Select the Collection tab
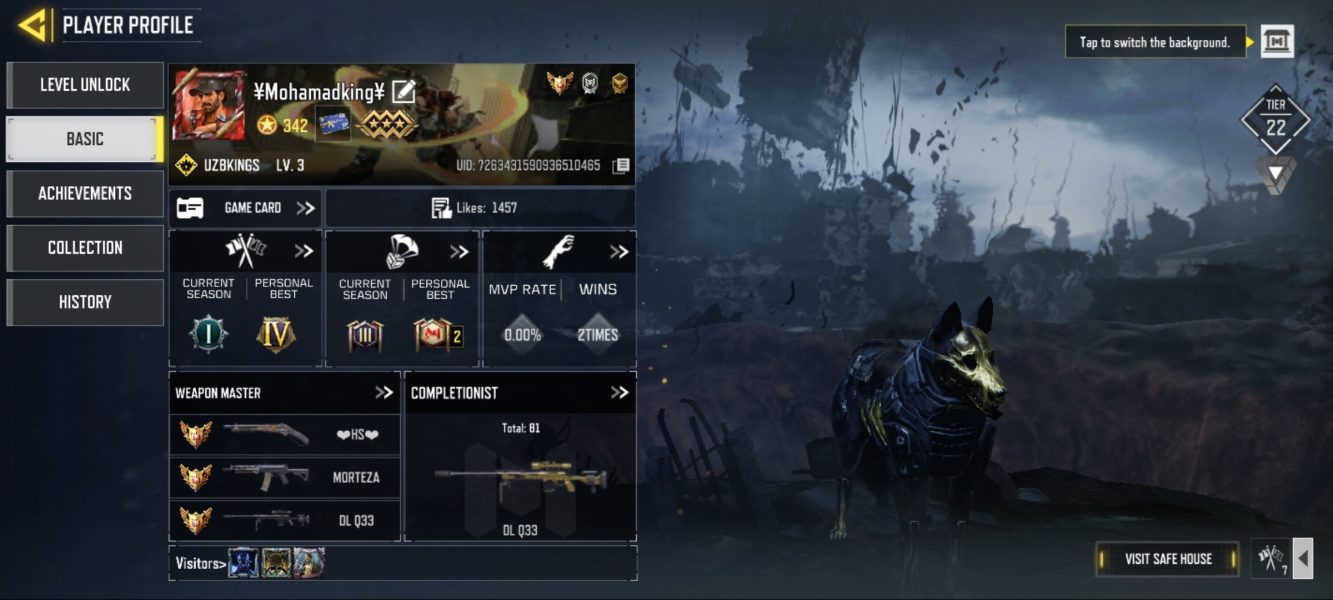Image resolution: width=1333 pixels, height=600 pixels. coord(85,247)
